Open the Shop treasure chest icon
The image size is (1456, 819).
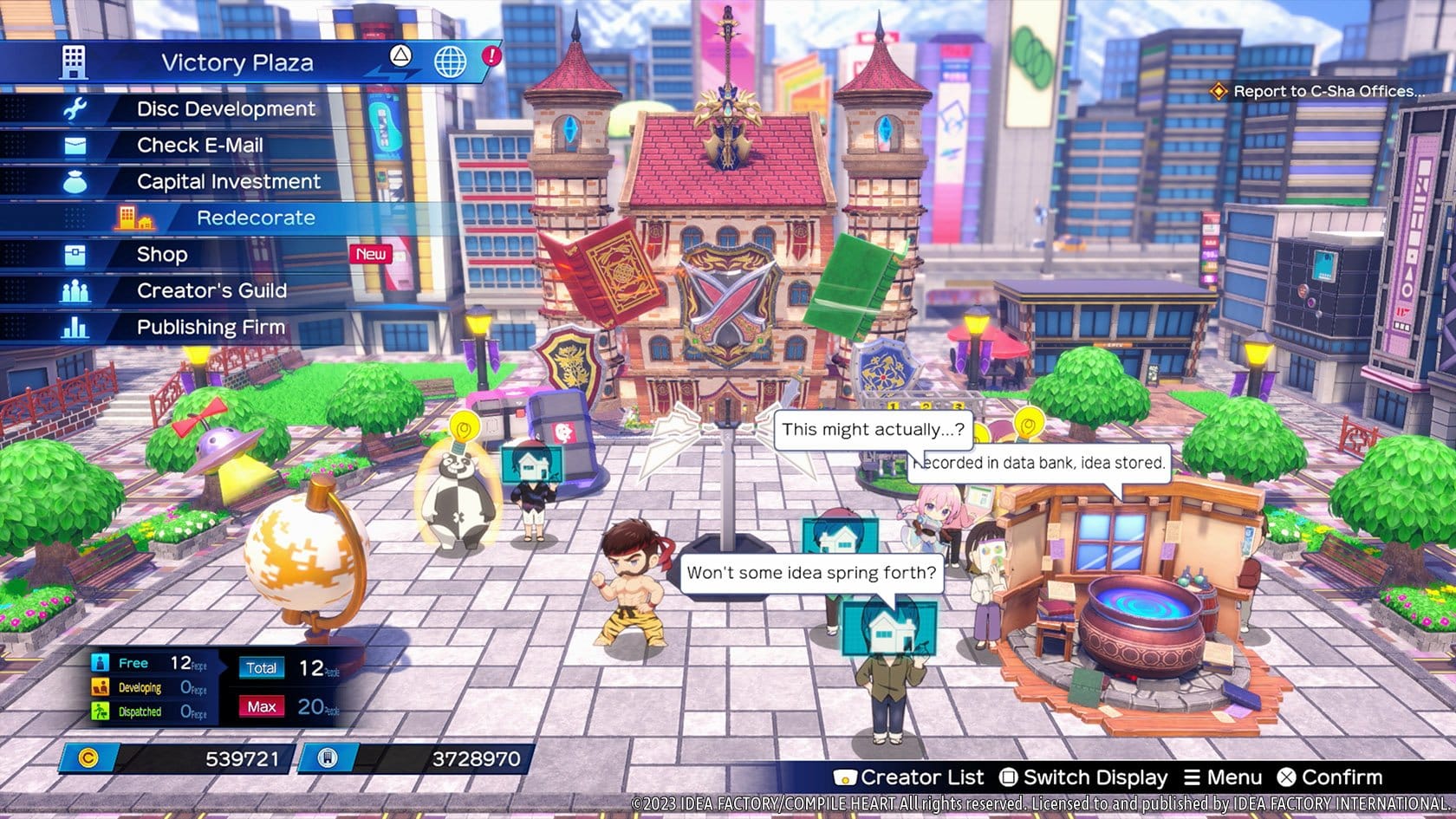(76, 254)
